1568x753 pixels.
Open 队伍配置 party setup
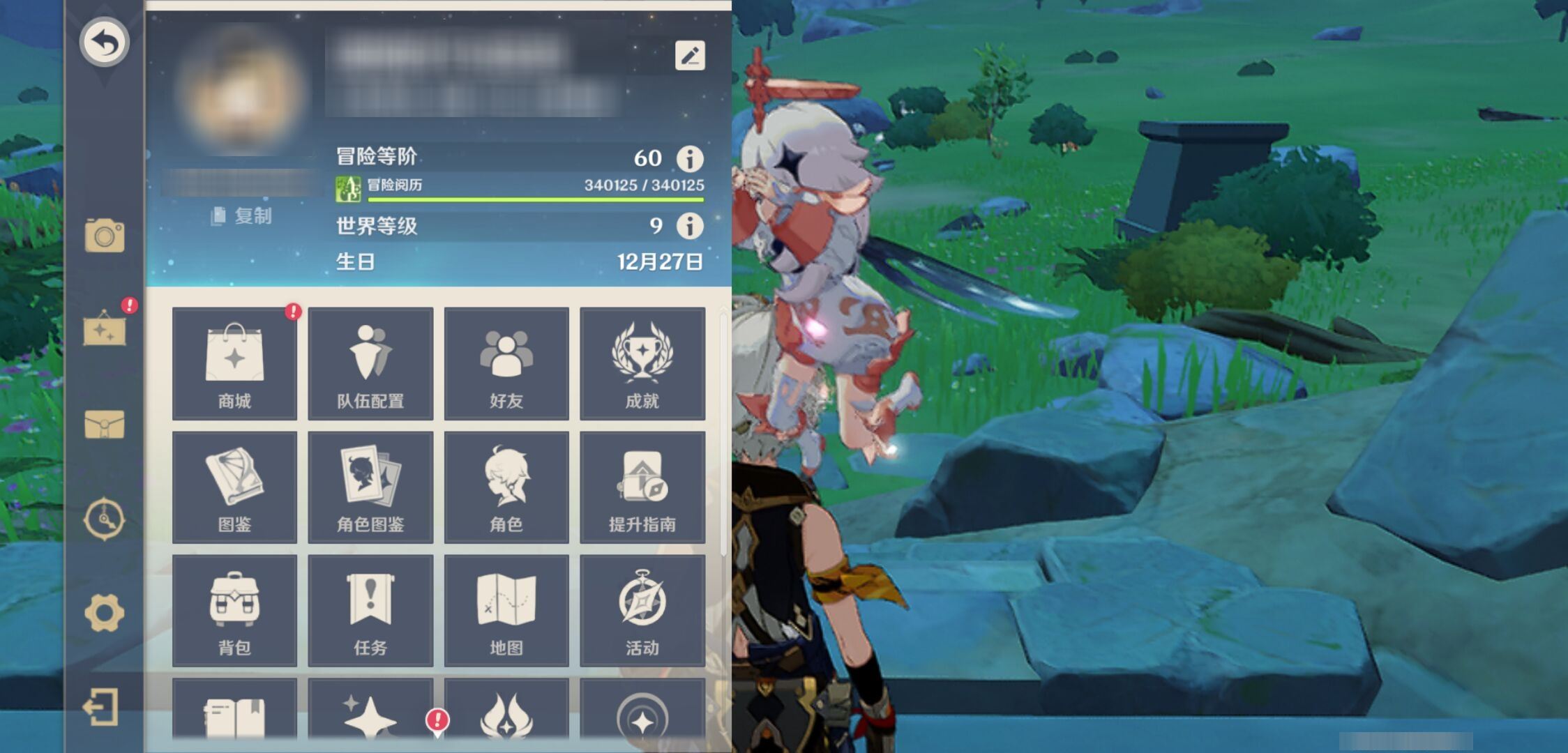click(x=370, y=363)
